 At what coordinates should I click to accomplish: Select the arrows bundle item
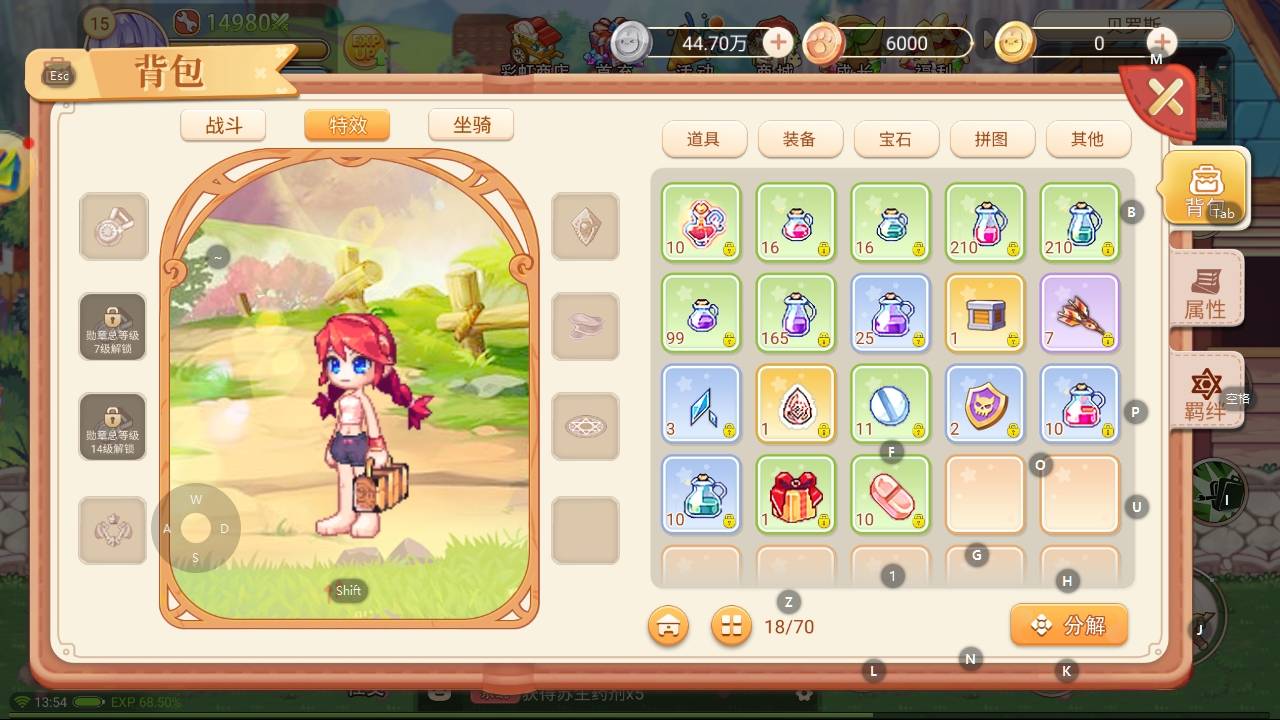pos(1080,312)
